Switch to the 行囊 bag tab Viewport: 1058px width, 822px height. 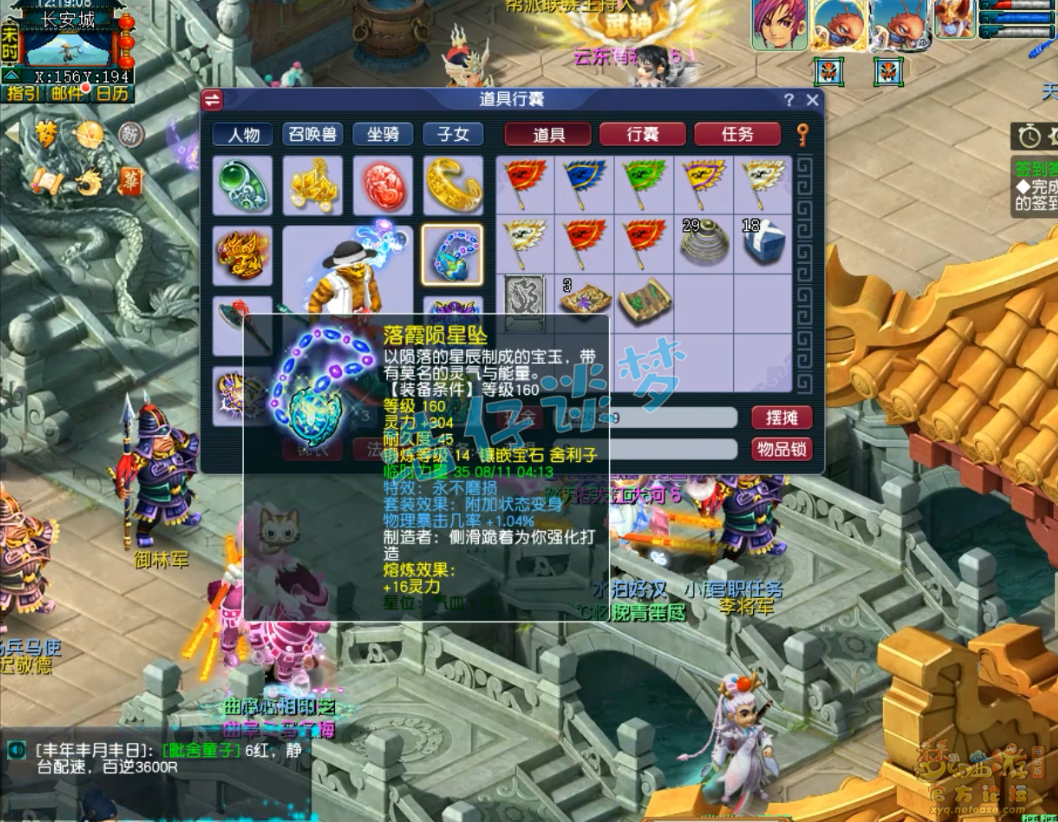642,135
